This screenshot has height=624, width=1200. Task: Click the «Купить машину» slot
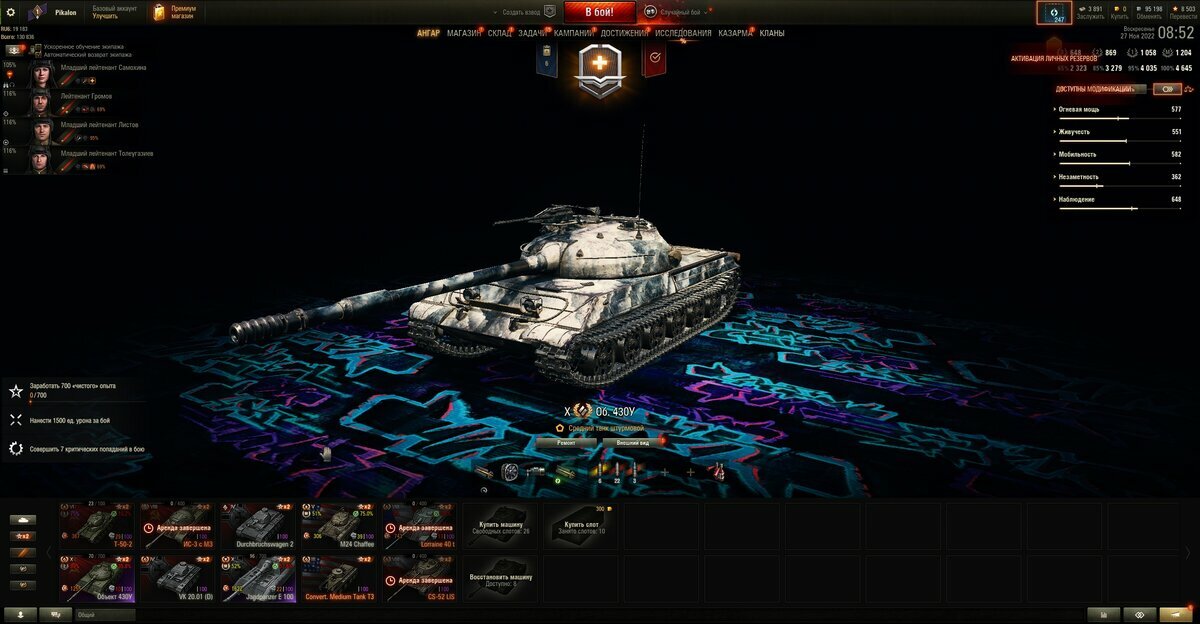coord(501,526)
